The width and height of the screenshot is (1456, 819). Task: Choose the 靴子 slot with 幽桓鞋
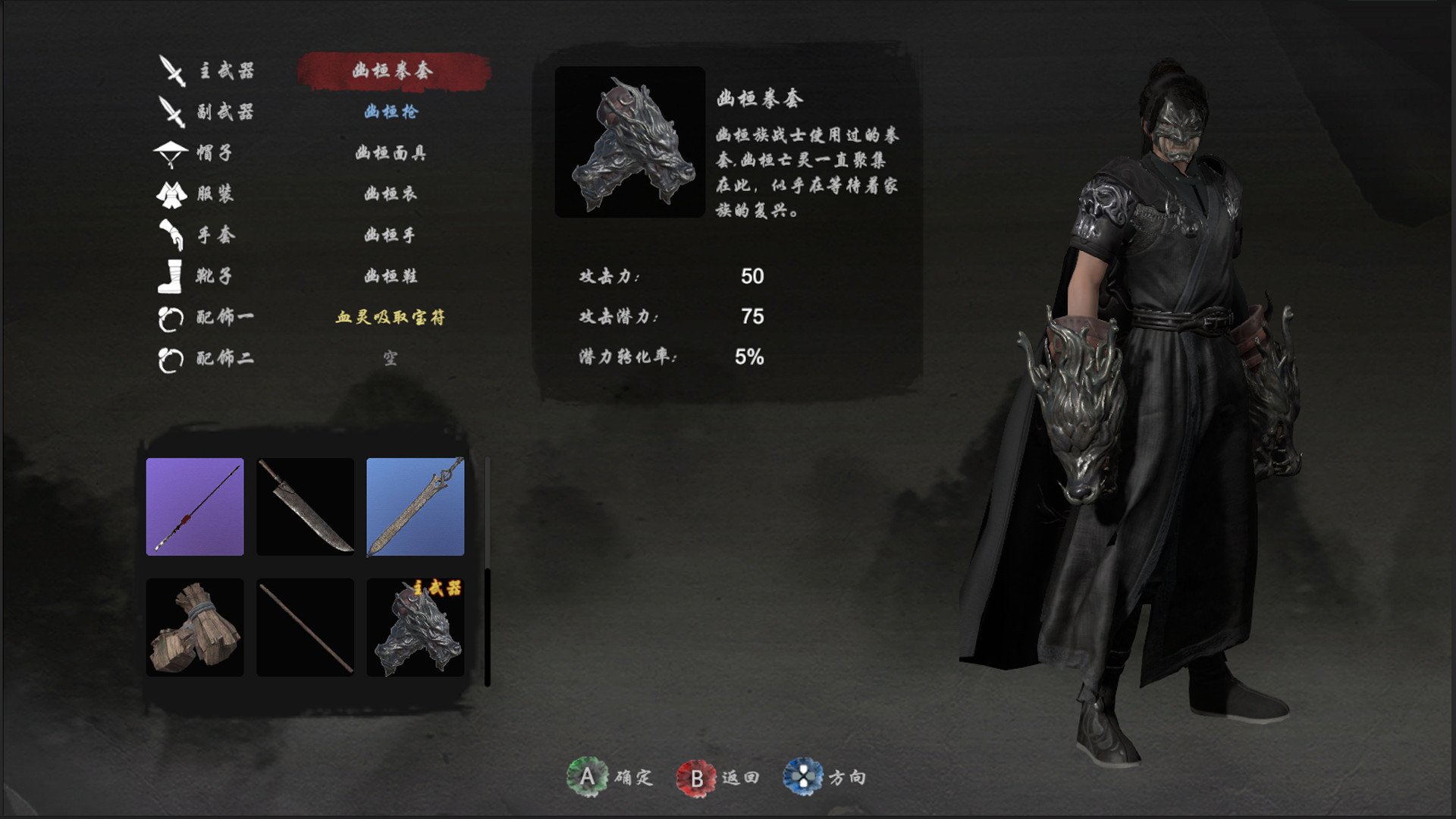point(391,276)
